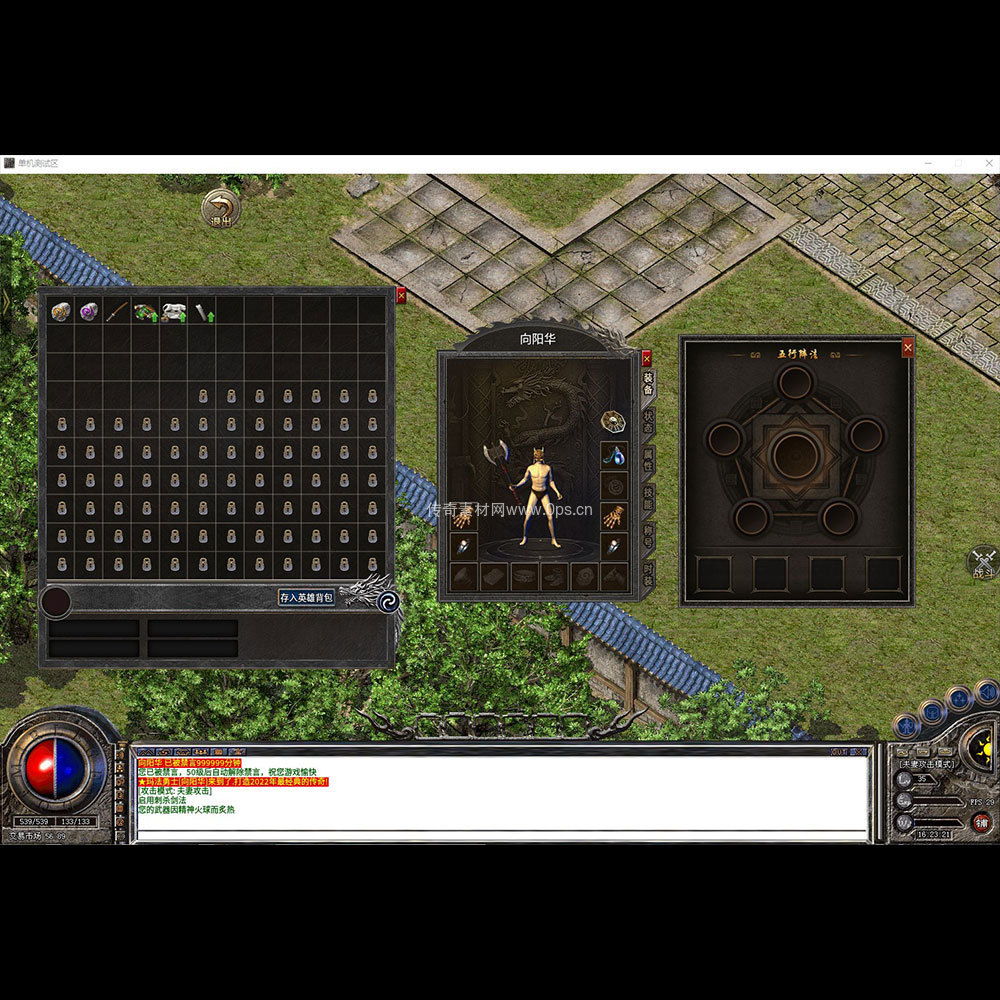Switch to the 时装 fashion tab
This screenshot has height=1000, width=1000.
pyautogui.click(x=648, y=574)
